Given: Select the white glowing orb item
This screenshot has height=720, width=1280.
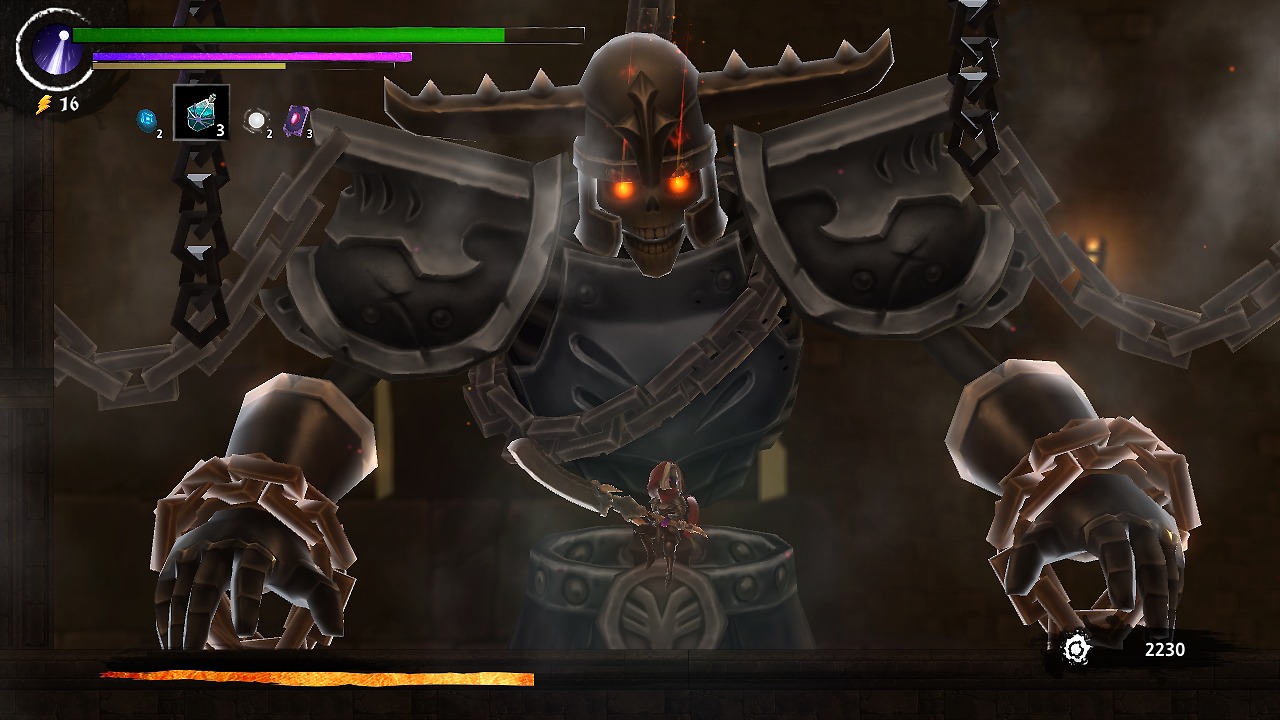Looking at the screenshot, I should [255, 120].
